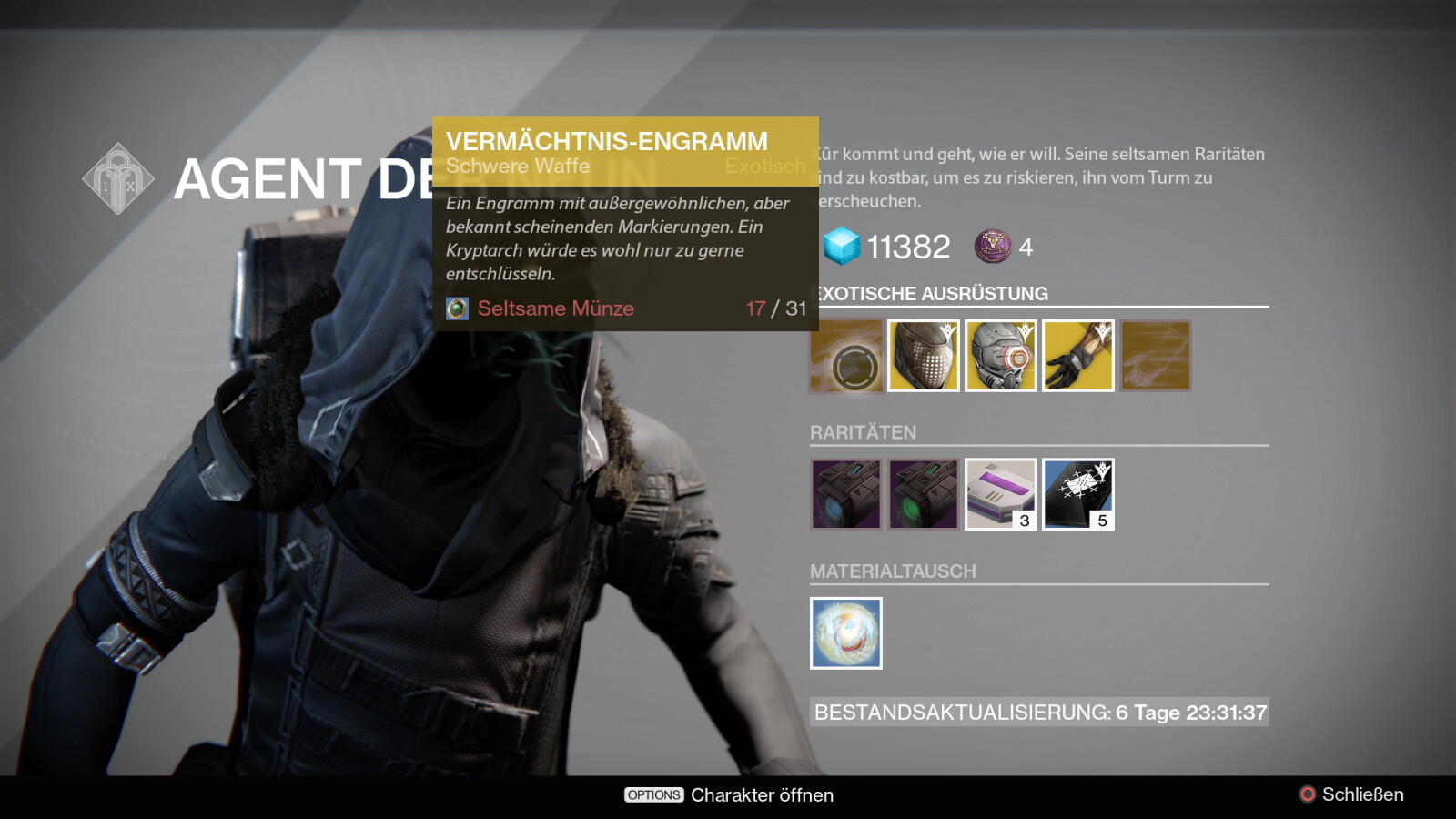This screenshot has height=819, width=1456.
Task: Select the black shard item with count 5
Action: pos(1078,494)
